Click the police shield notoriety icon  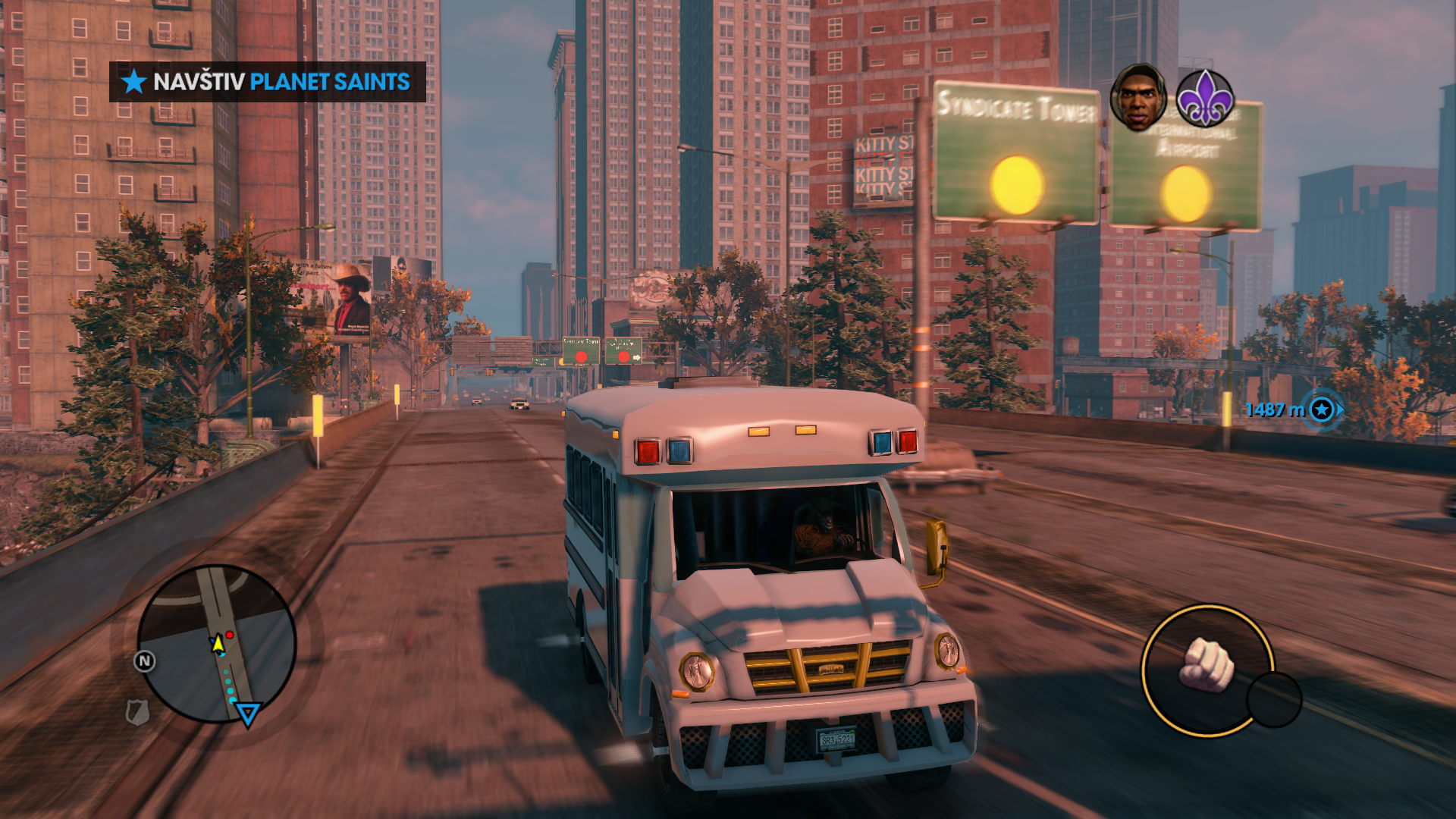tap(137, 712)
